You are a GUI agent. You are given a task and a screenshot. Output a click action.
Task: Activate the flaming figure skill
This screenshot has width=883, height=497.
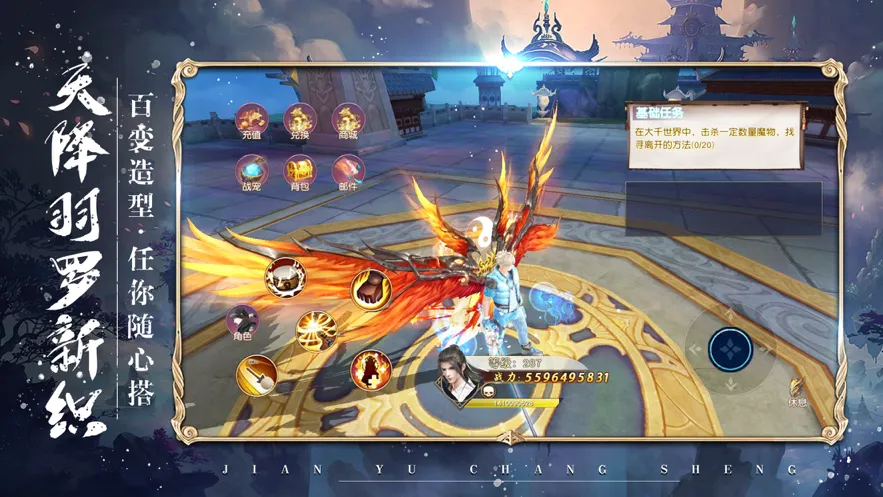(x=369, y=370)
